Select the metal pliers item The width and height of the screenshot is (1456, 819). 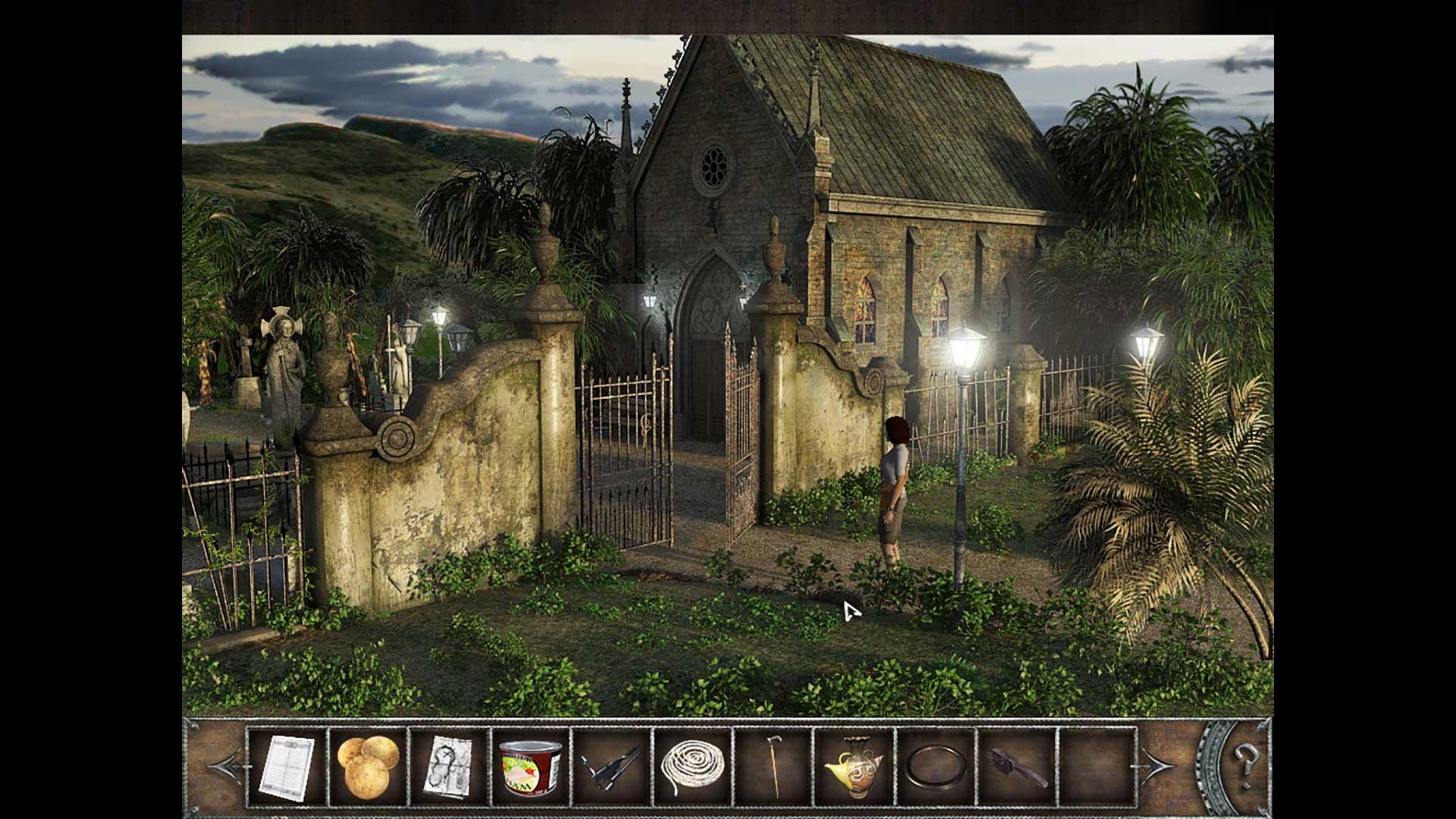coord(611,767)
